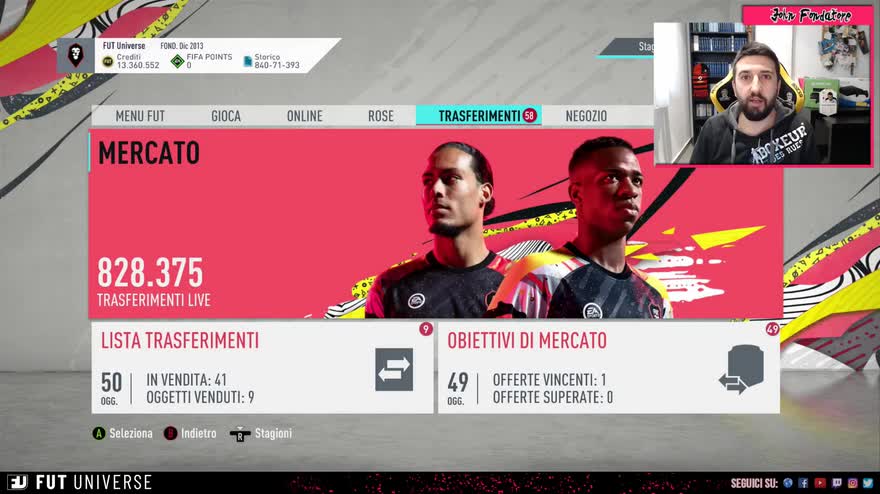This screenshot has height=494, width=880.
Task: Click the Facebook icon in the overlay
Action: click(803, 483)
